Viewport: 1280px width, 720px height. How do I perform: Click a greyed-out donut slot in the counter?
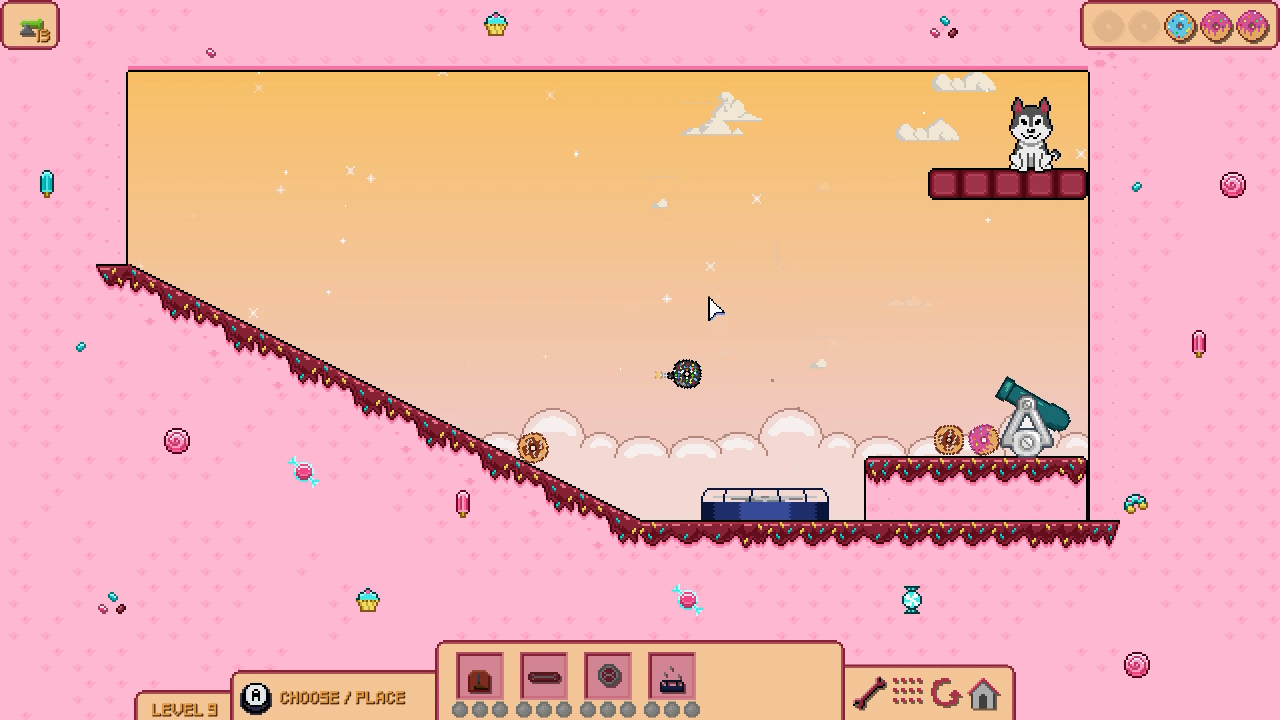point(1108,27)
